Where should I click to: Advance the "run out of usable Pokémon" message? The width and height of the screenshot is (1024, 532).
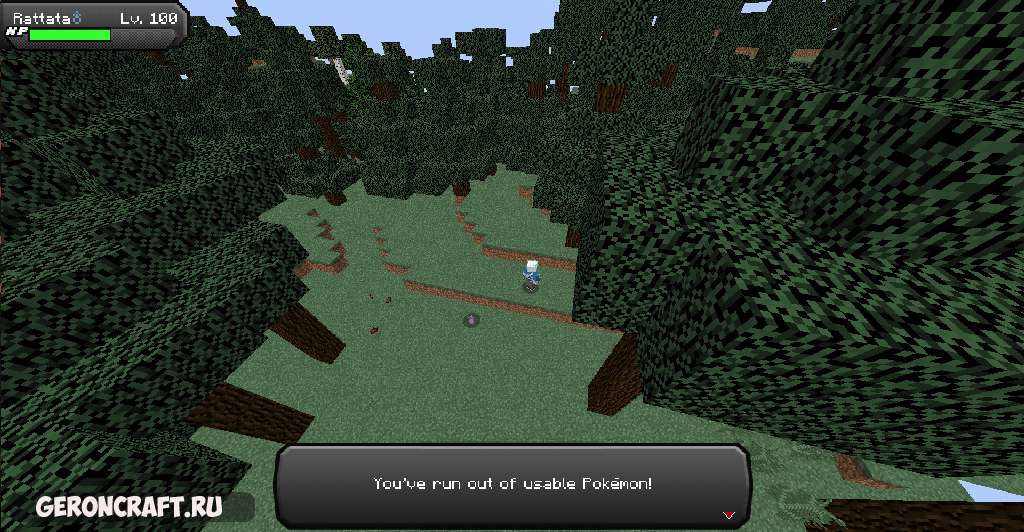[x=512, y=484]
